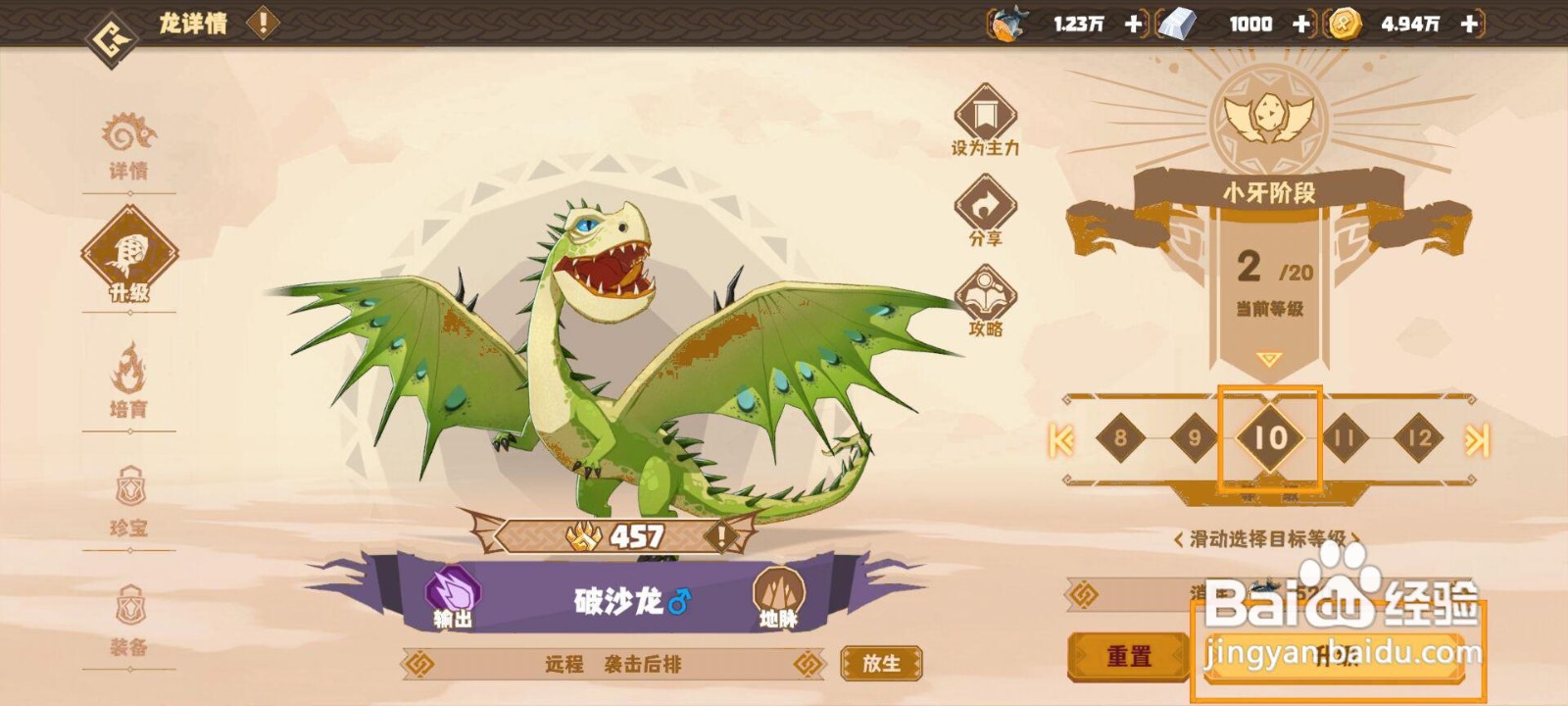Open the 分享 sharing icon
The width and height of the screenshot is (1568, 706).
(984, 209)
